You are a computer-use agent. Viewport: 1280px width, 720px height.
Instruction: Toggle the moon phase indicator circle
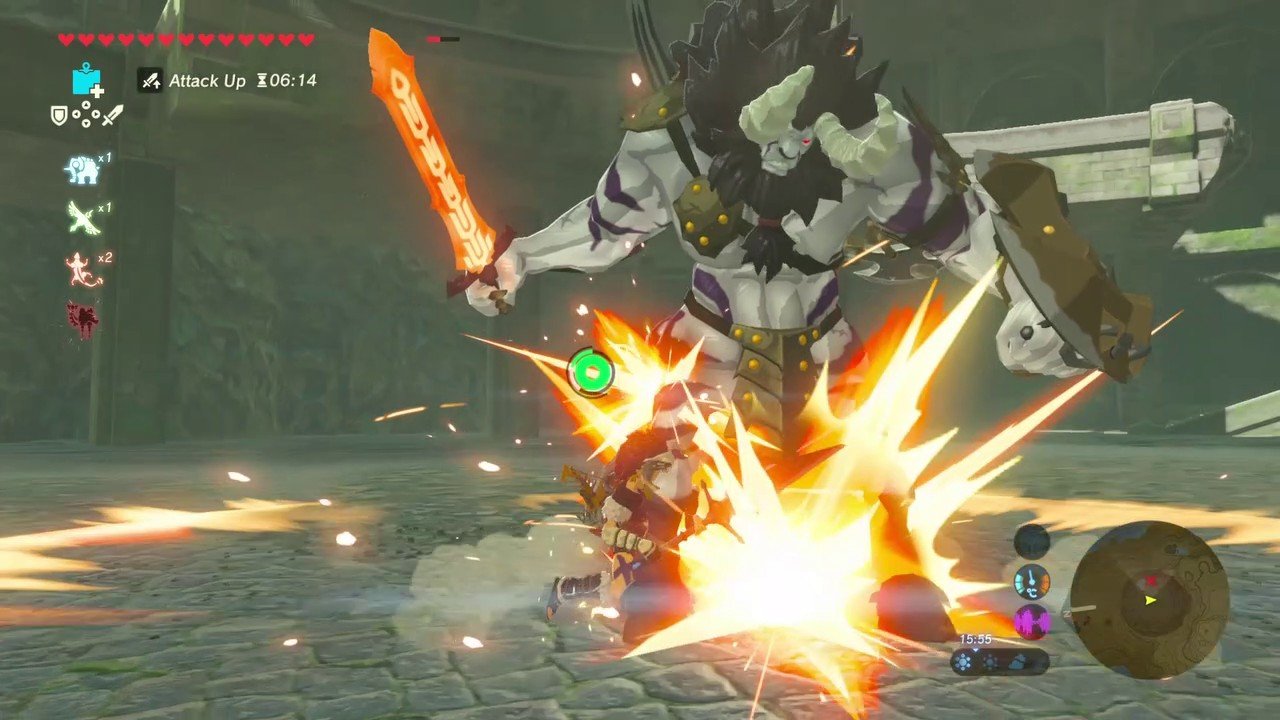(1030, 542)
